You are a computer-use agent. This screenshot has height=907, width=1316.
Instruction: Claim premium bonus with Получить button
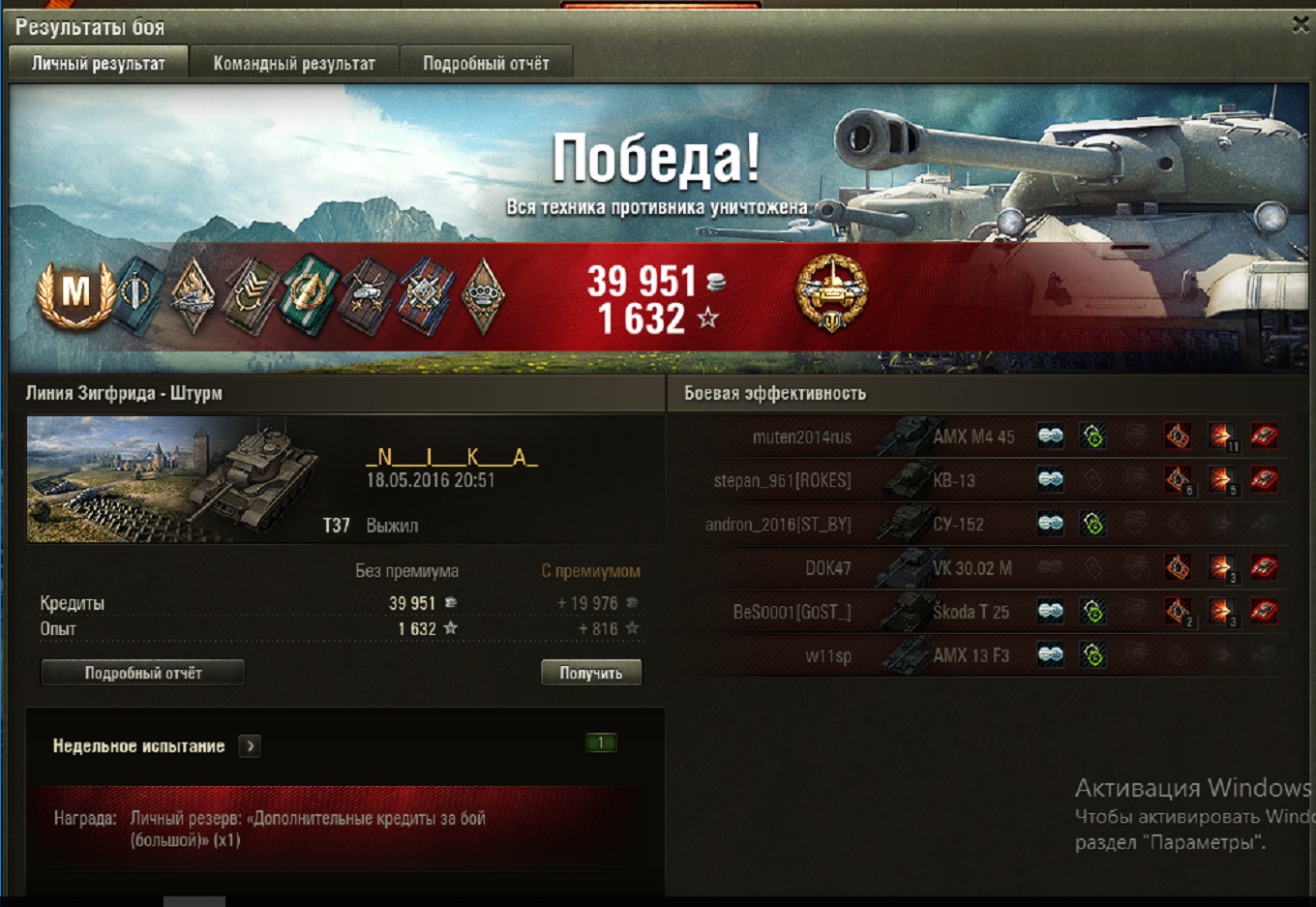tap(590, 673)
